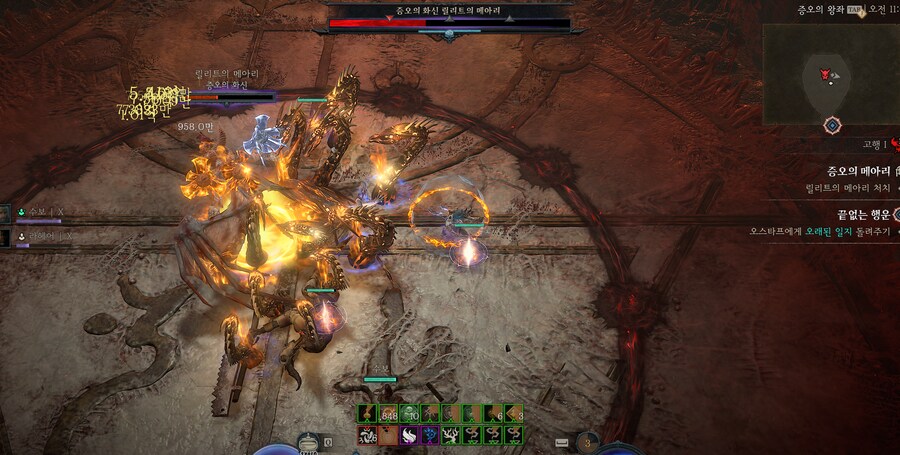Activate the white wing skill icon

coord(409,435)
